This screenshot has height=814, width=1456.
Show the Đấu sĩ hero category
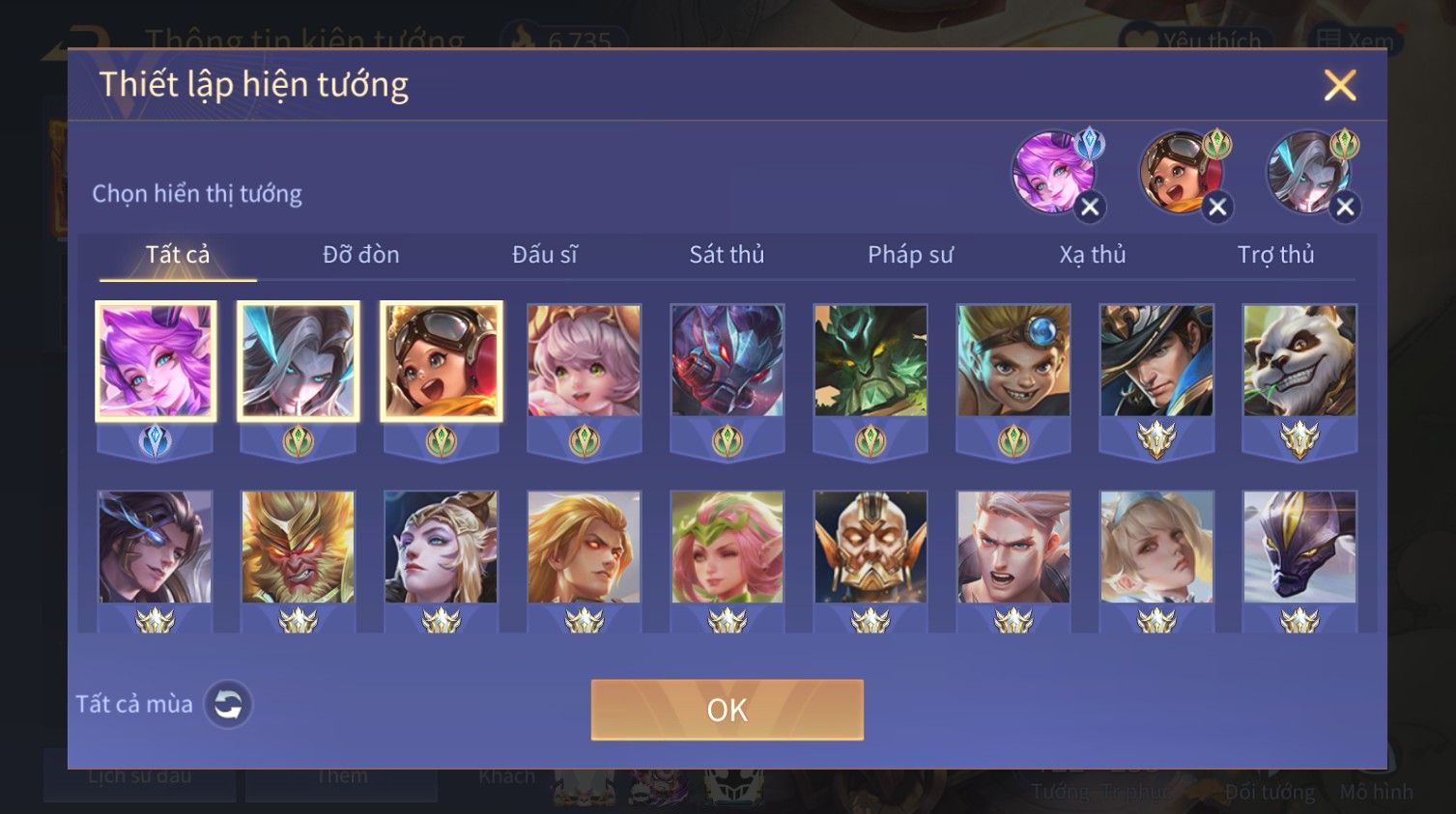click(x=545, y=255)
